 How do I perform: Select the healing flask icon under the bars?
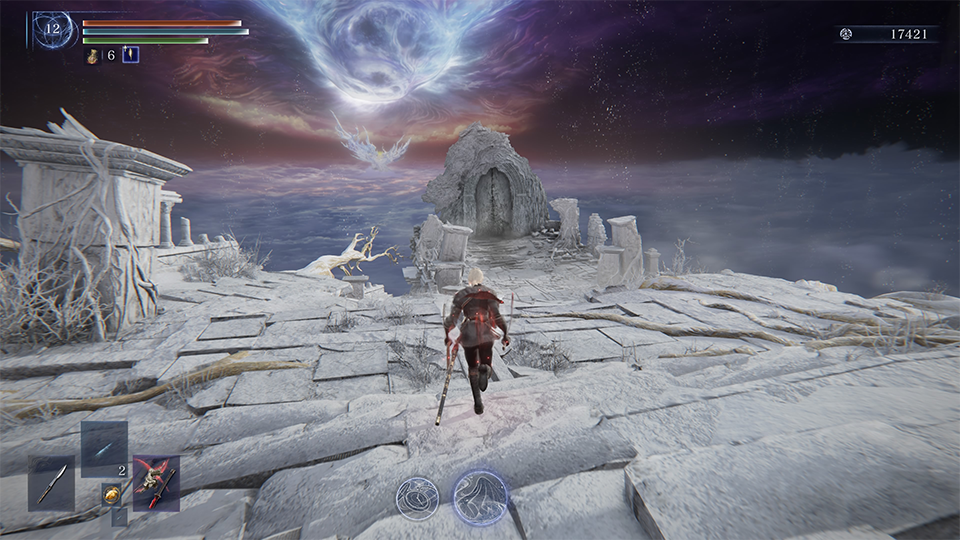[94, 56]
